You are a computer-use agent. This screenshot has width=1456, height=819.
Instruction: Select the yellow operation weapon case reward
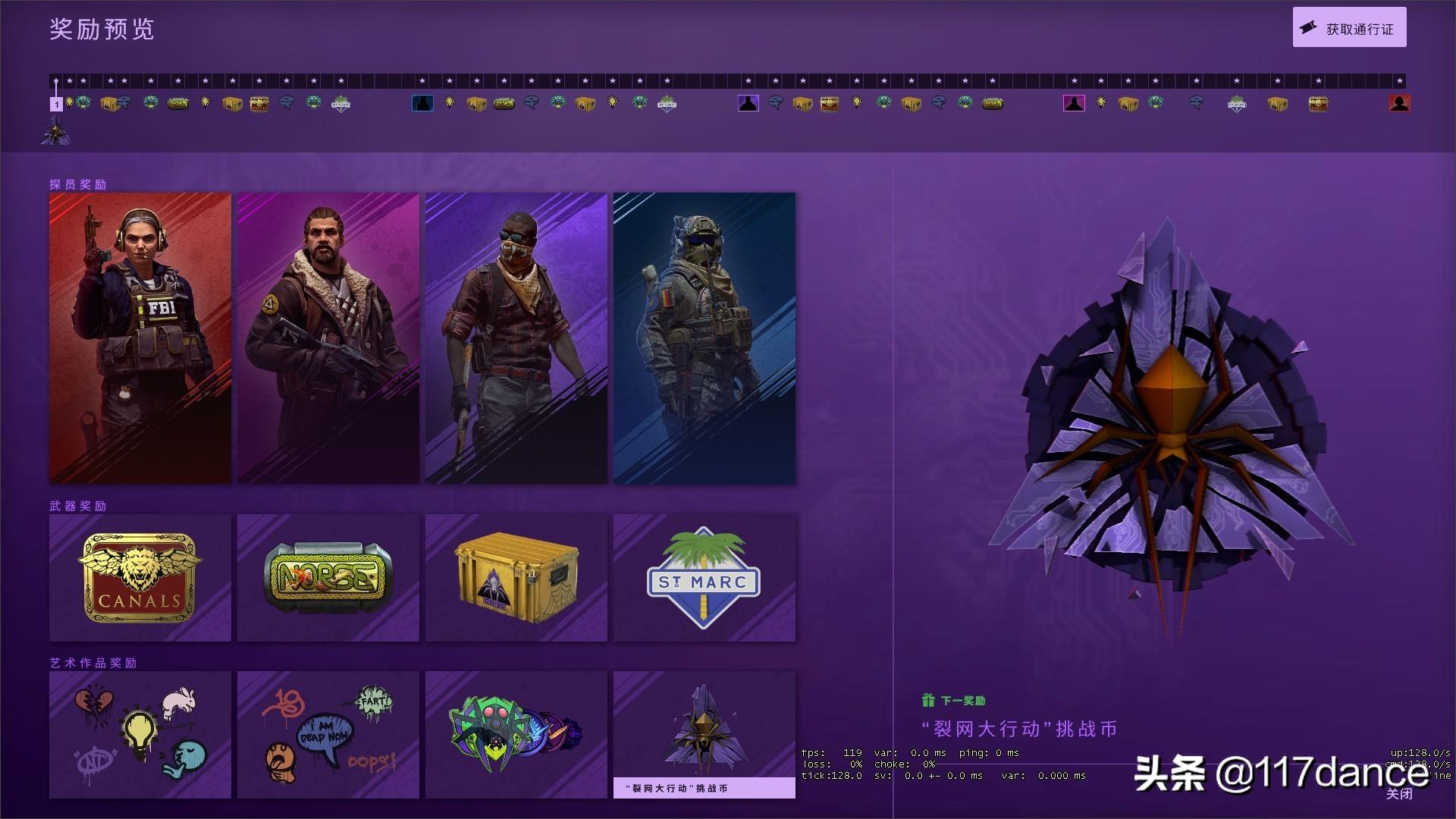(x=516, y=578)
